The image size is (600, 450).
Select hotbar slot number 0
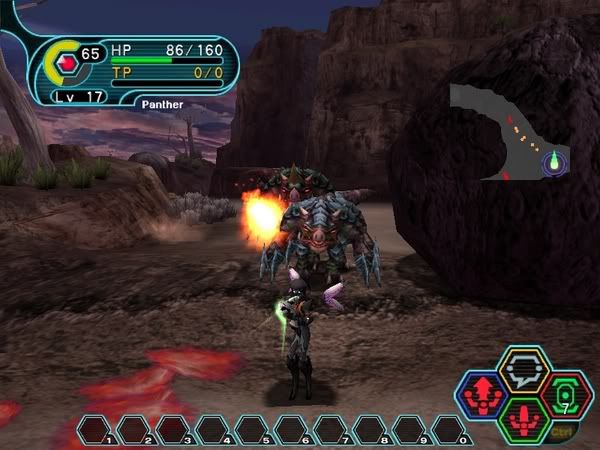coord(449,430)
